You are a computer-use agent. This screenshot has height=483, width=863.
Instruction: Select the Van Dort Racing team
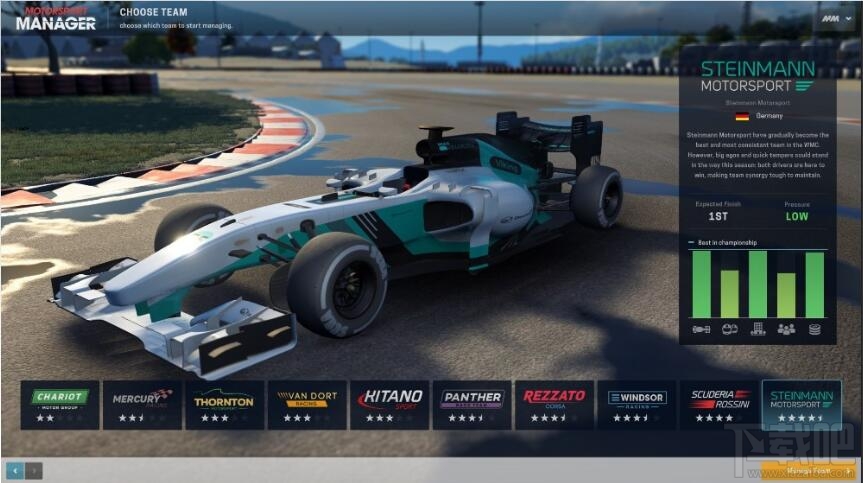[x=307, y=404]
